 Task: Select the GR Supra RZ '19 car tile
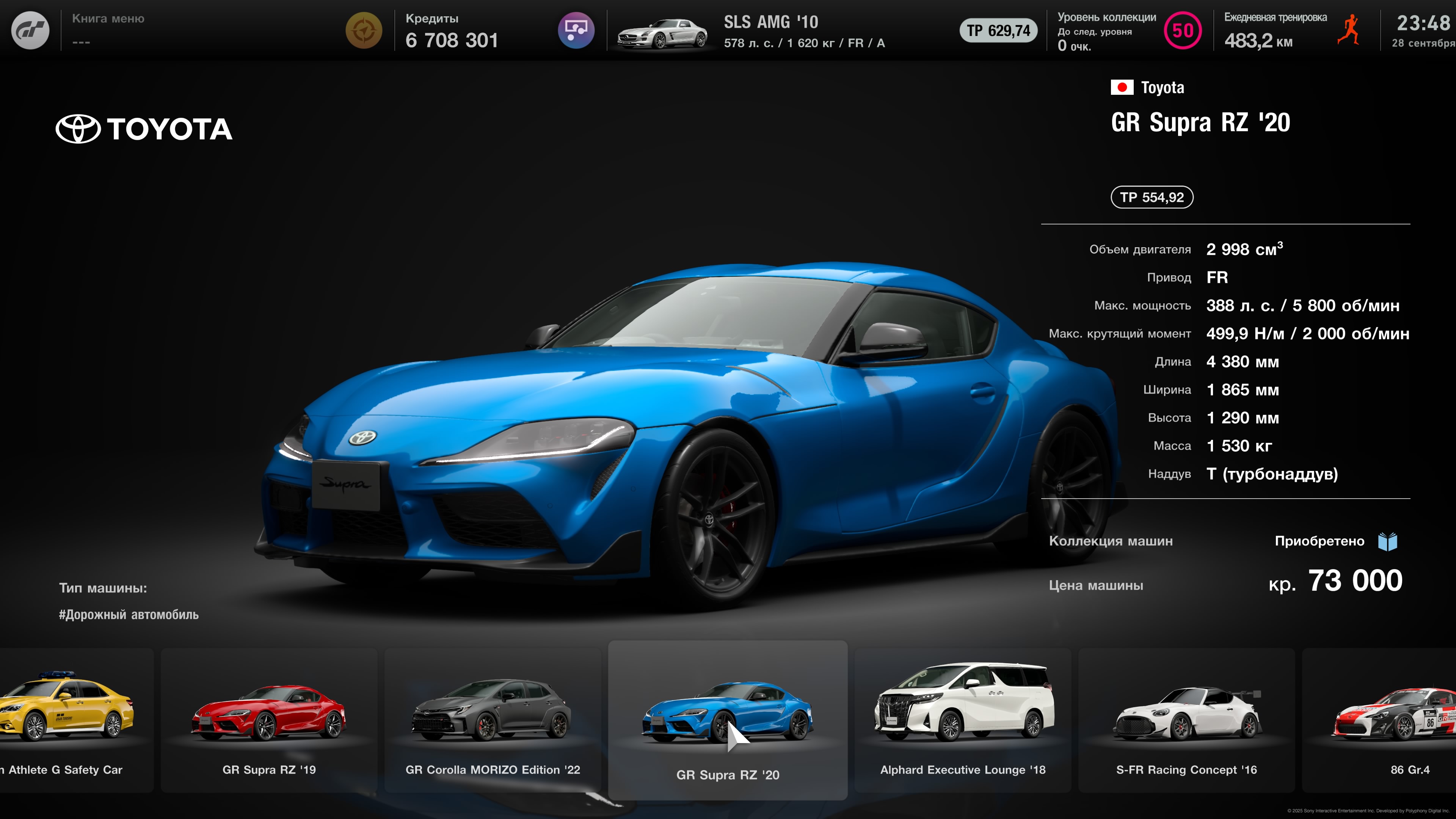tap(269, 720)
